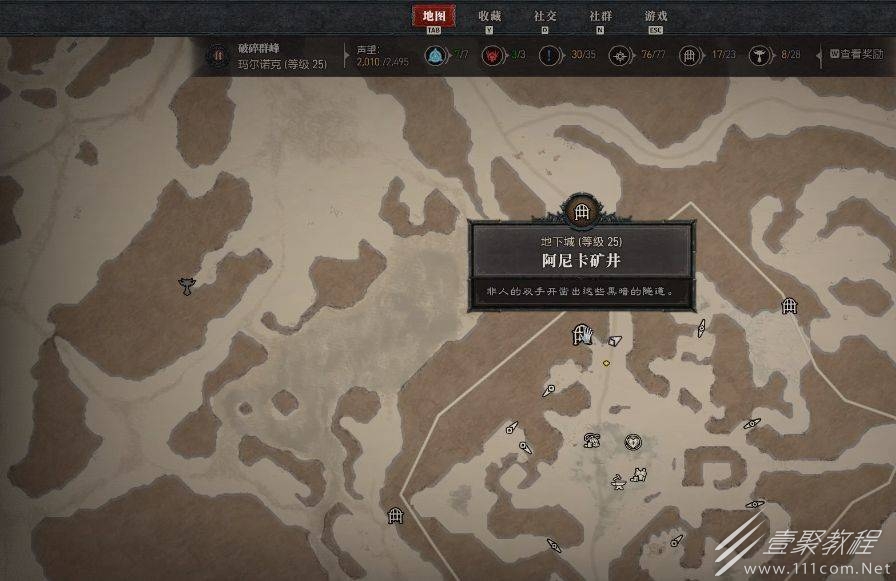Switch to the 地图 map tab
The image size is (896, 581).
(x=433, y=16)
